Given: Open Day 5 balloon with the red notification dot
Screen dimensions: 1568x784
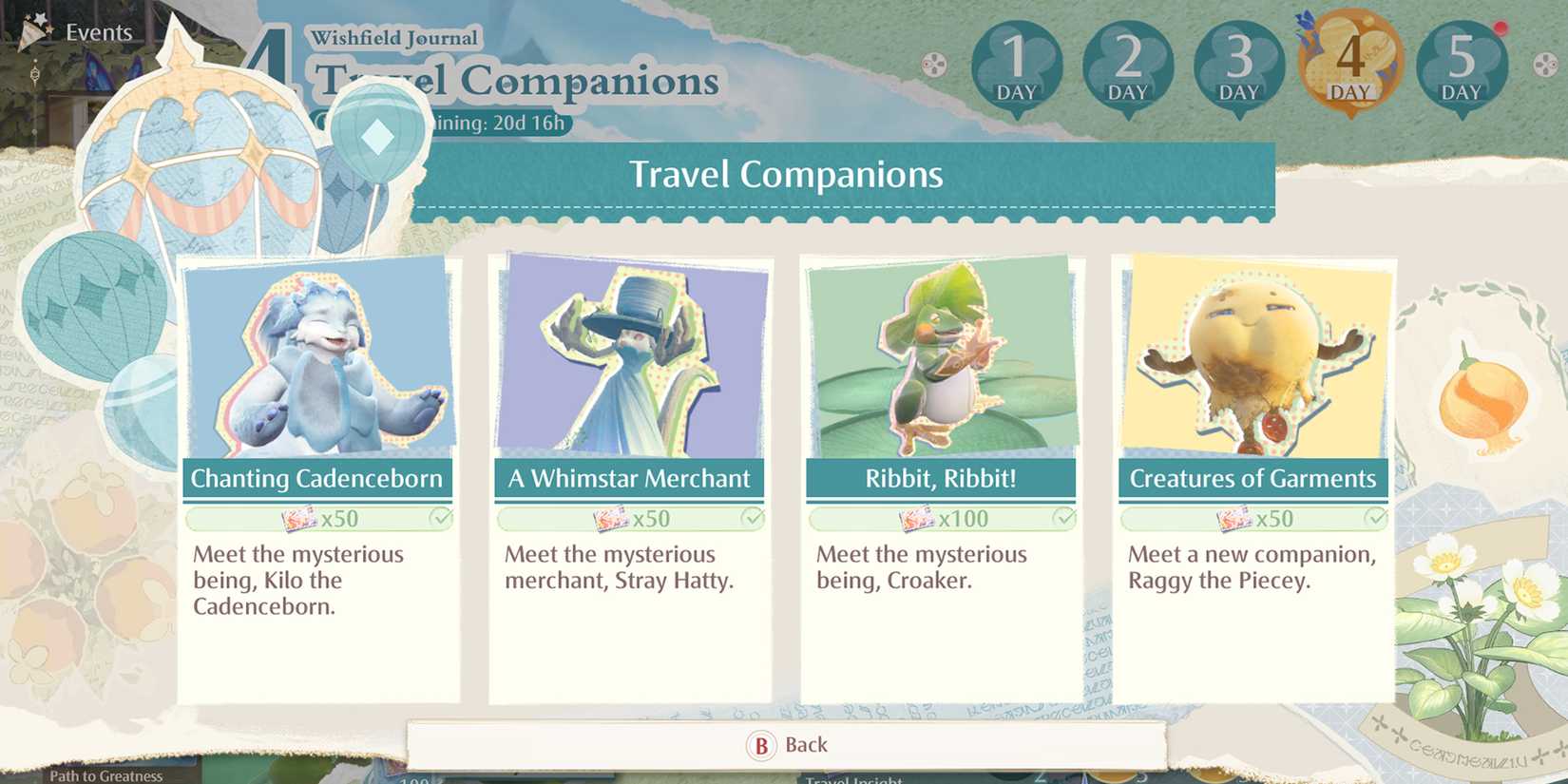Looking at the screenshot, I should (x=1461, y=65).
